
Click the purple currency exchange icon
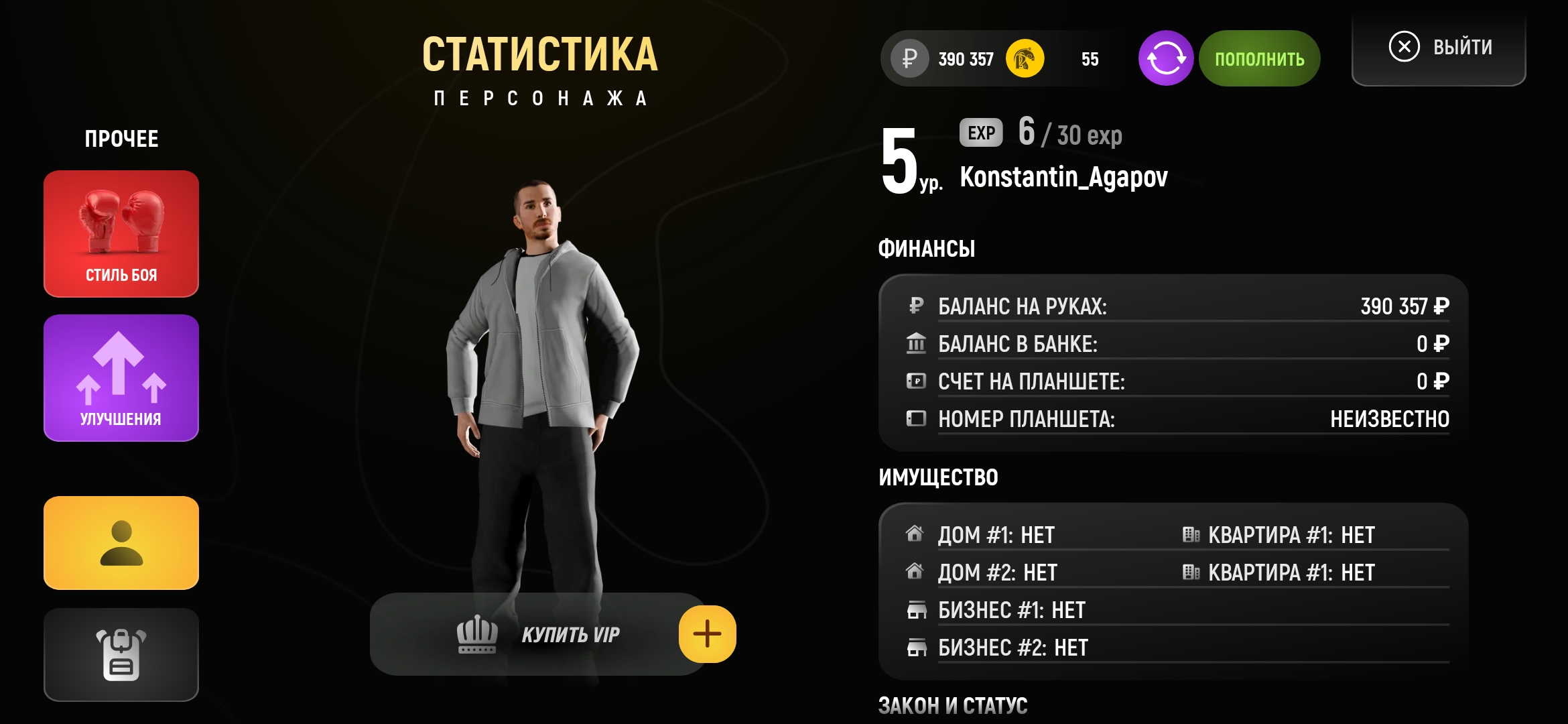[1165, 58]
